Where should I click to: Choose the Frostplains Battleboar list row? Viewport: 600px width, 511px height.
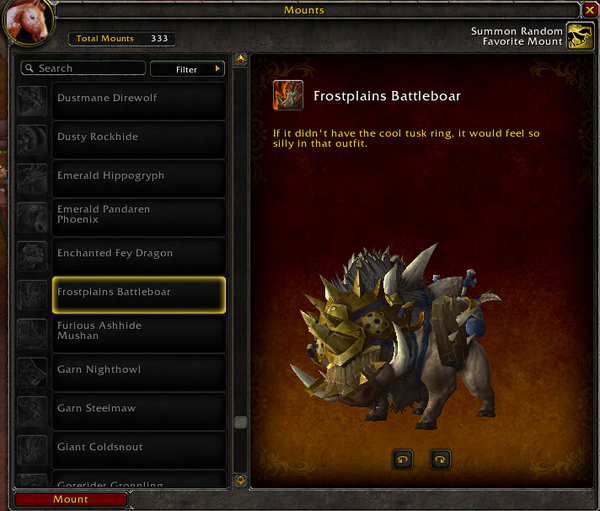click(138, 293)
